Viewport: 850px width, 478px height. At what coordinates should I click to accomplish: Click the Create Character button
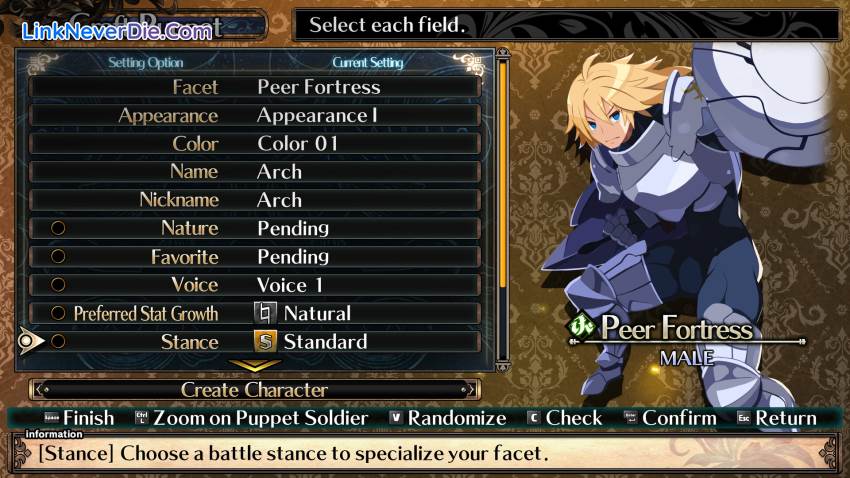255,390
